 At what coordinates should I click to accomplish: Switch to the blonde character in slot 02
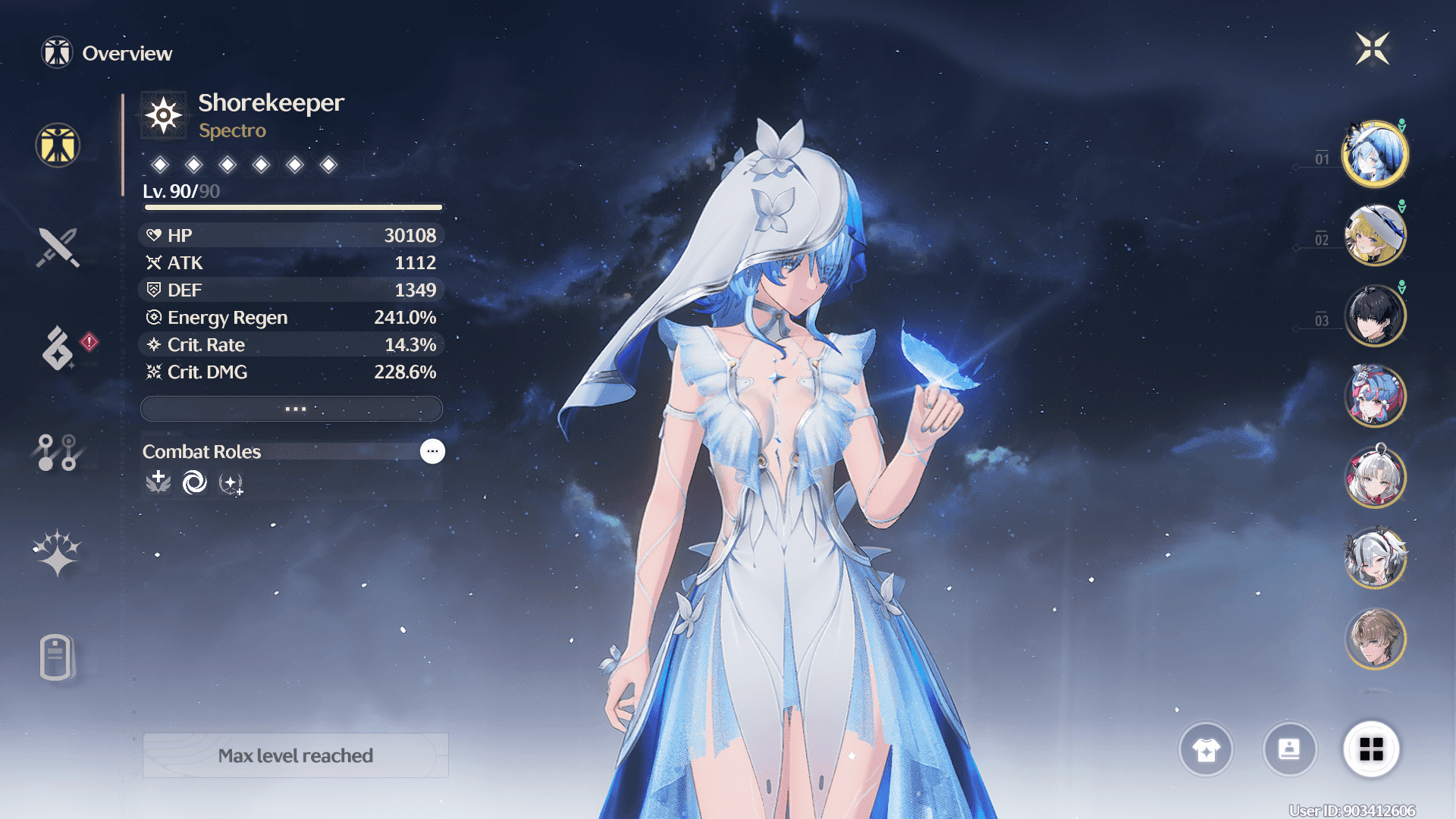[x=1375, y=235]
